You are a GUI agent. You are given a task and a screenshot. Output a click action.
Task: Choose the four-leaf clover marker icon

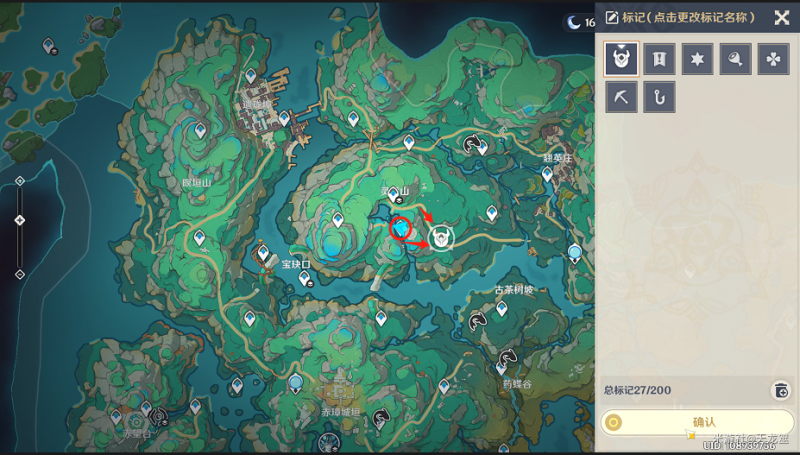[x=773, y=60]
